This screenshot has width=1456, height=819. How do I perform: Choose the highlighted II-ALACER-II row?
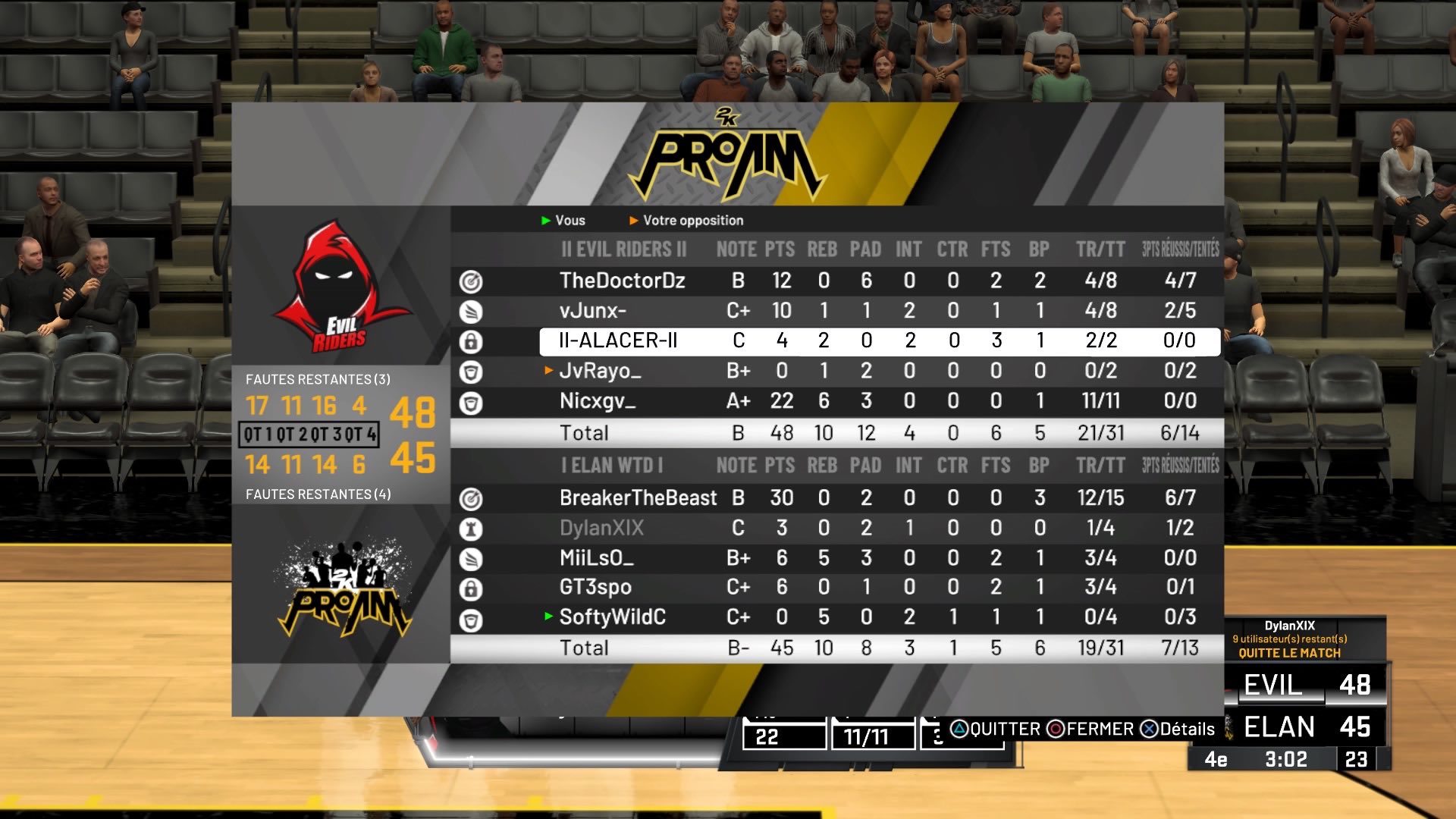[x=617, y=341]
